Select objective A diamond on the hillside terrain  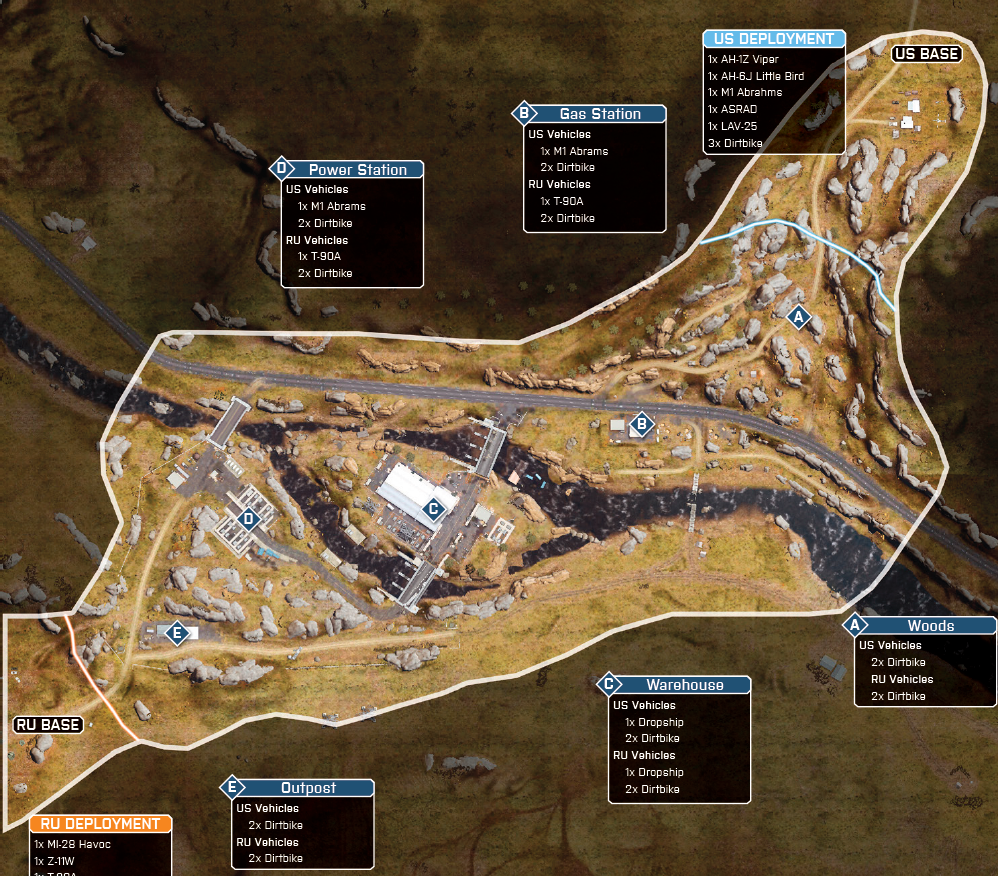[798, 318]
